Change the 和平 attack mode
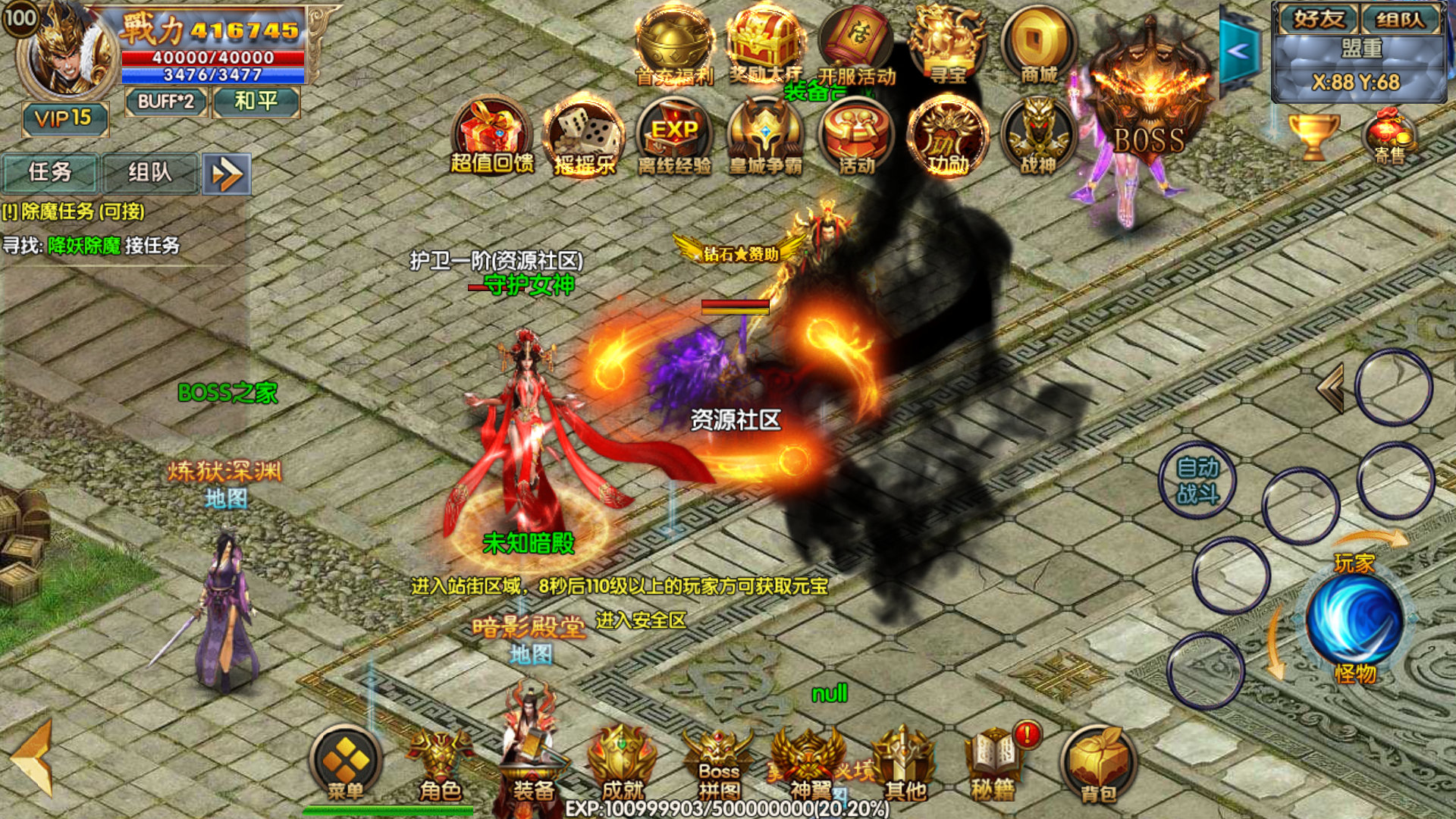 [x=256, y=102]
